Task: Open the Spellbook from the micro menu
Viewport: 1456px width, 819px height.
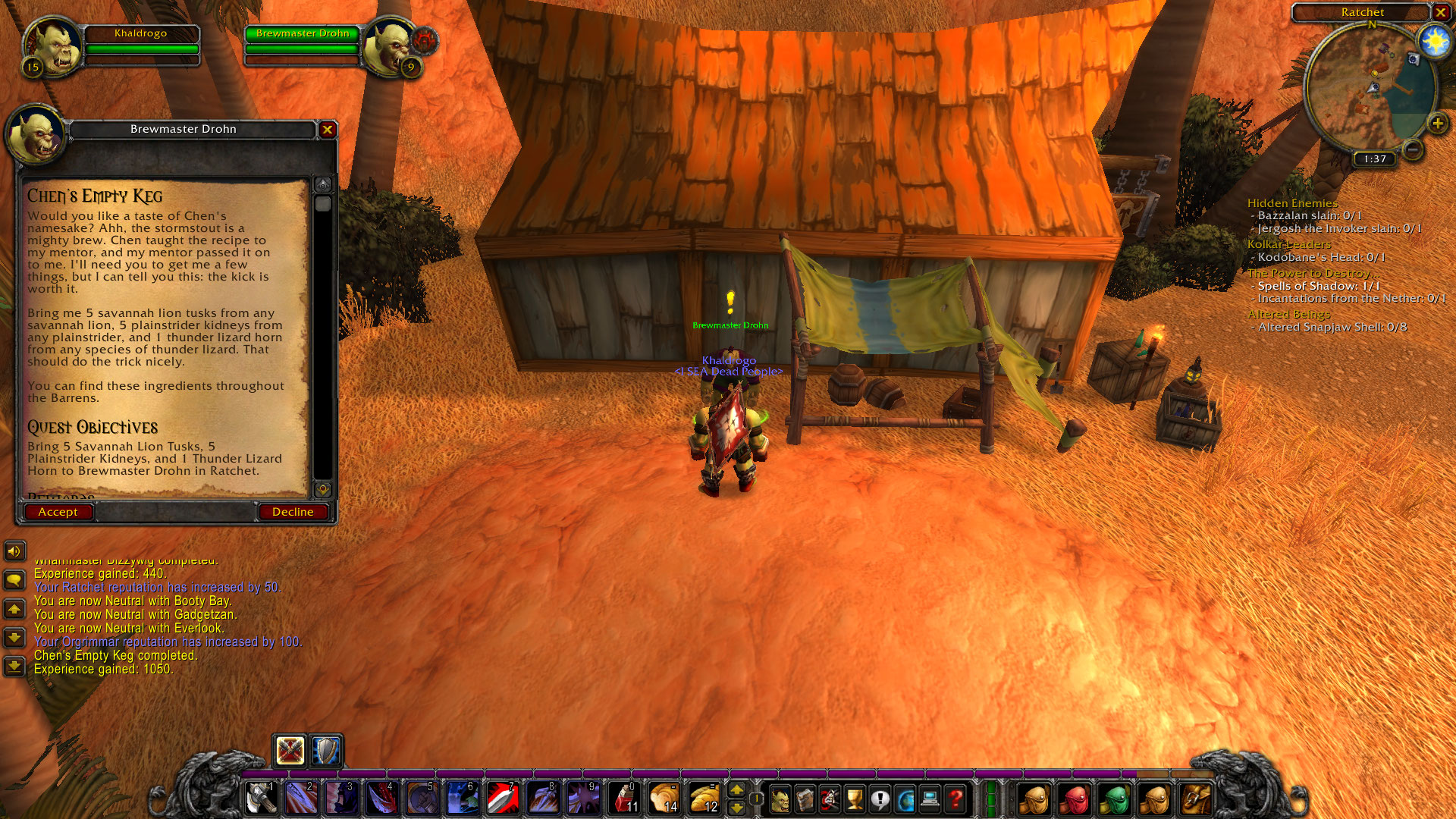Action: pos(804,797)
